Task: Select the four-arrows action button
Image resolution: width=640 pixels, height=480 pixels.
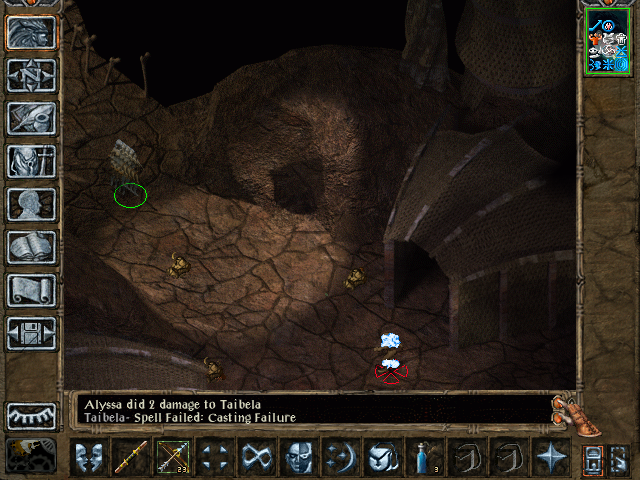Action: pos(215,458)
